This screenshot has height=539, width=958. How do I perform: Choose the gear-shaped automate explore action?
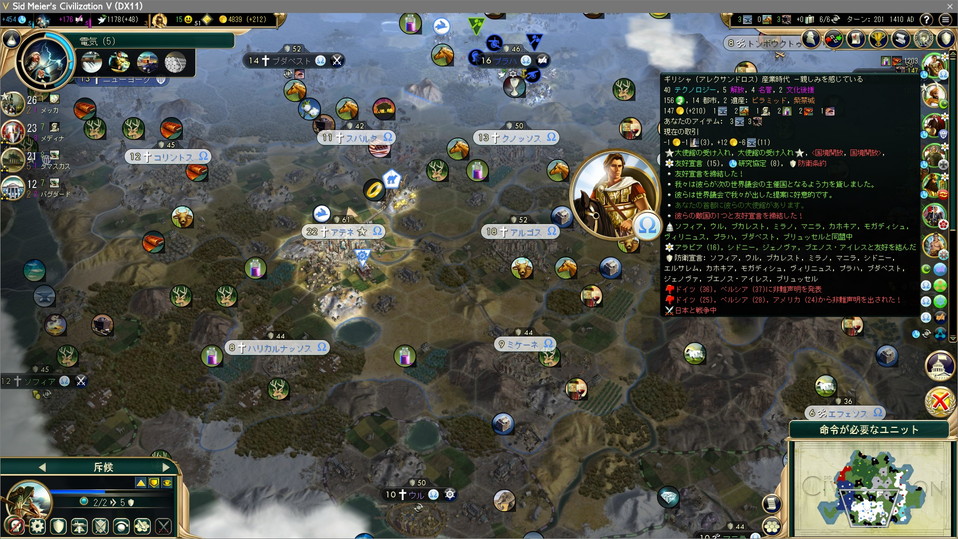tap(37, 526)
